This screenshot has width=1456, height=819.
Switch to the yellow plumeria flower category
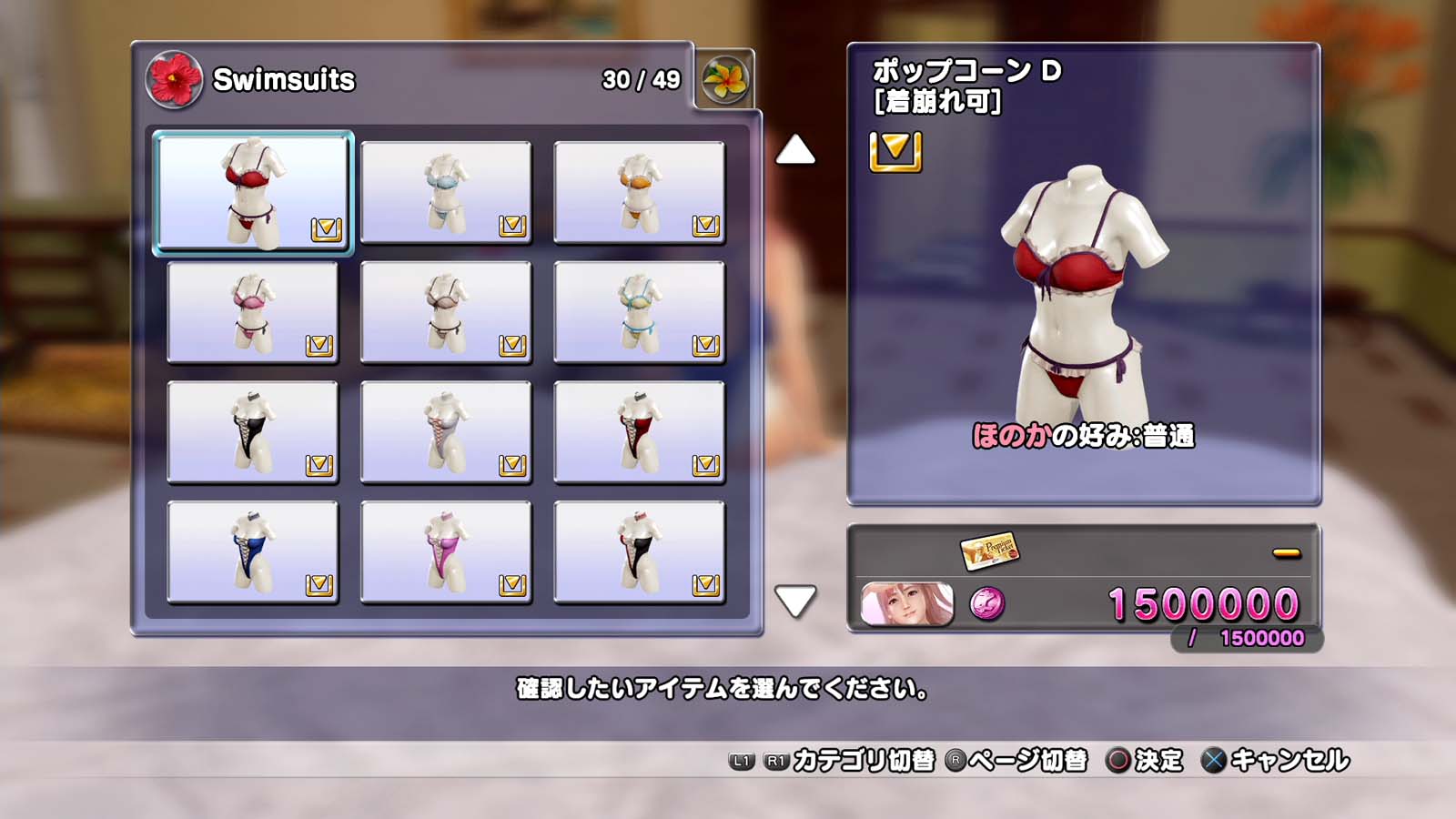(x=724, y=79)
